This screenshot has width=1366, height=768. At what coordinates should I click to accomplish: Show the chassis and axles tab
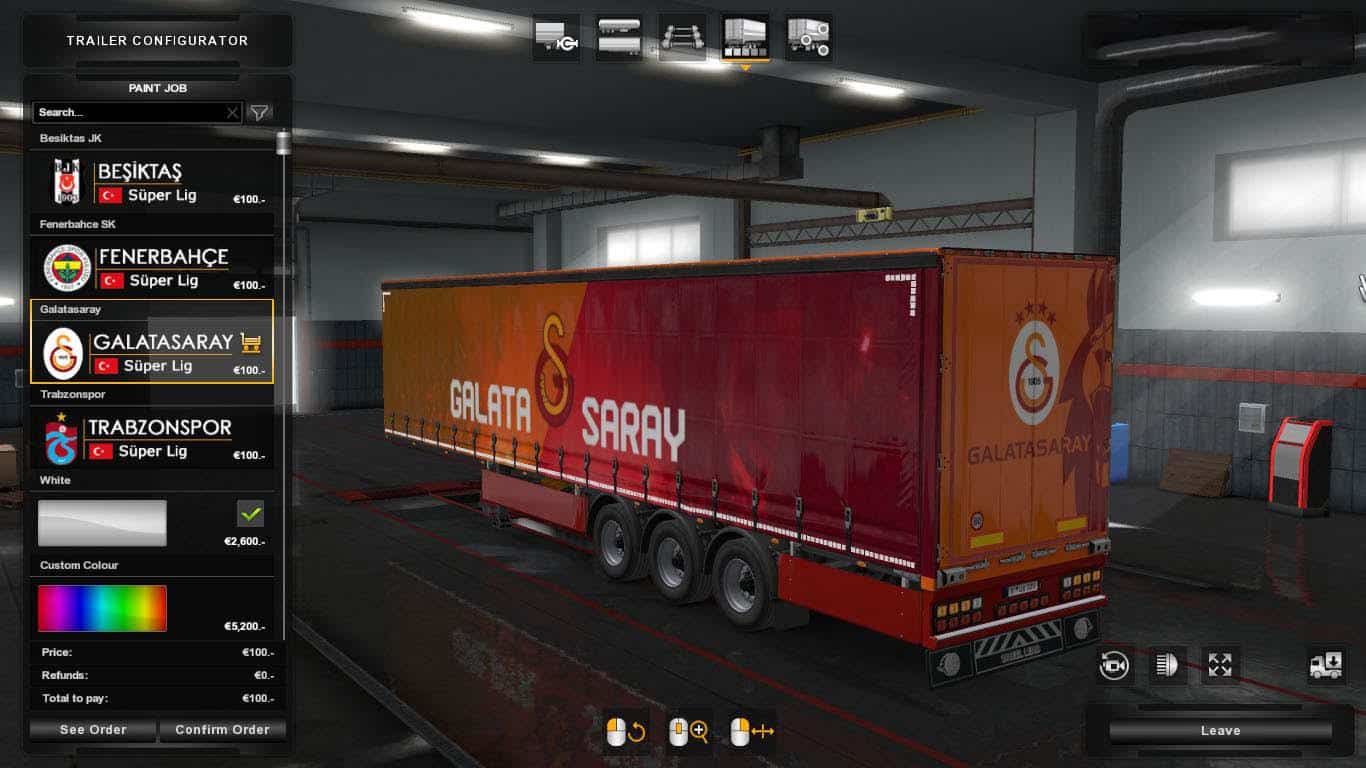(683, 38)
